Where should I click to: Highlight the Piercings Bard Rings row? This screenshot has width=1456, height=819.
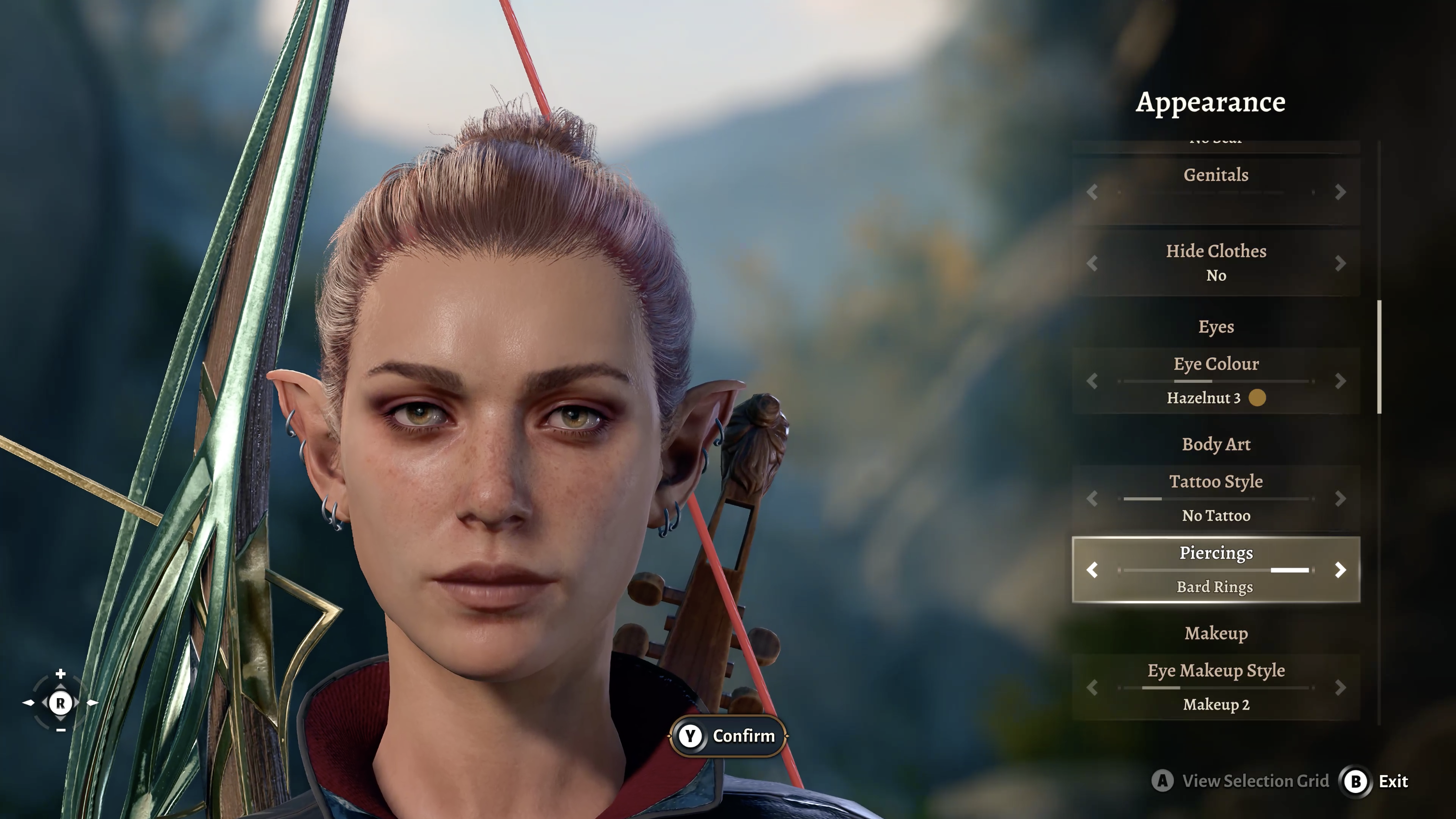tap(1215, 570)
